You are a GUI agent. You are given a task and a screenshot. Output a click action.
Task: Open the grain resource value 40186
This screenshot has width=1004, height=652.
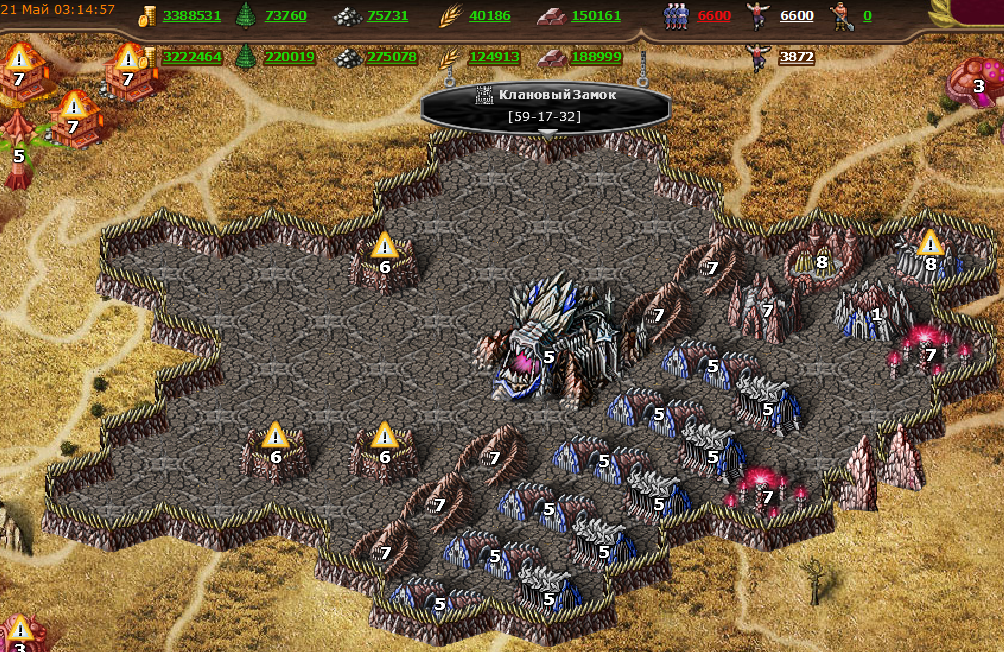(x=489, y=16)
